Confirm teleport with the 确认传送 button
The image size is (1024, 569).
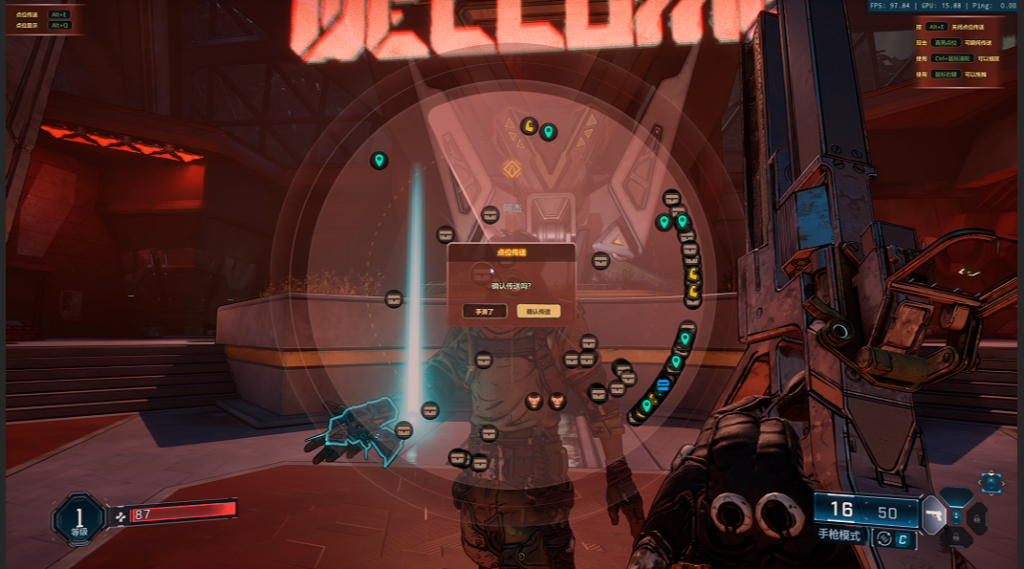pos(539,311)
